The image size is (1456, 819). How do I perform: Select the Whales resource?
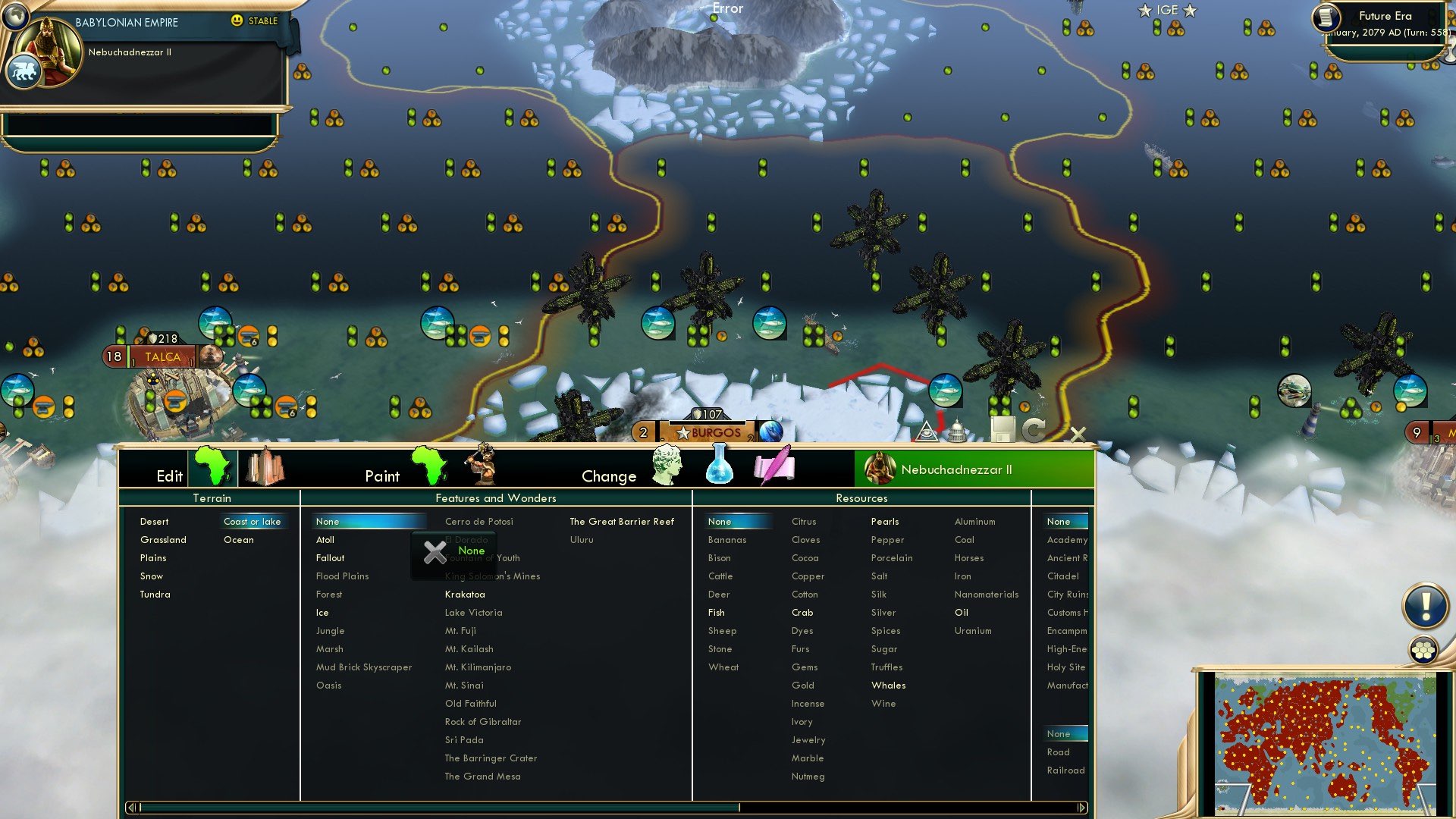888,685
